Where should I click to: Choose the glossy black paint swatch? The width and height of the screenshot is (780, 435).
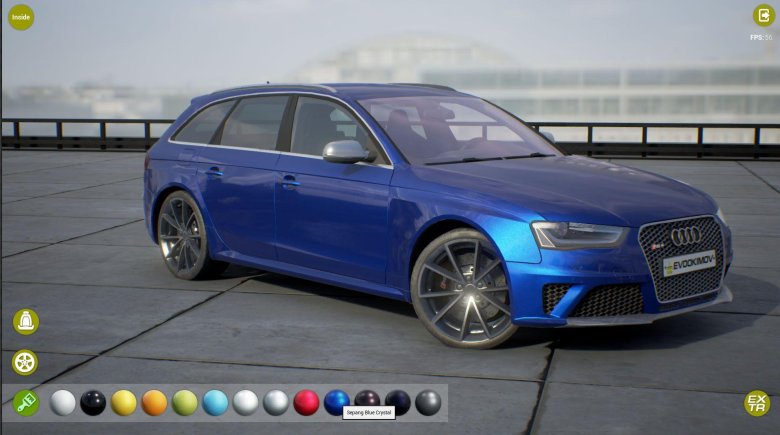pos(93,402)
